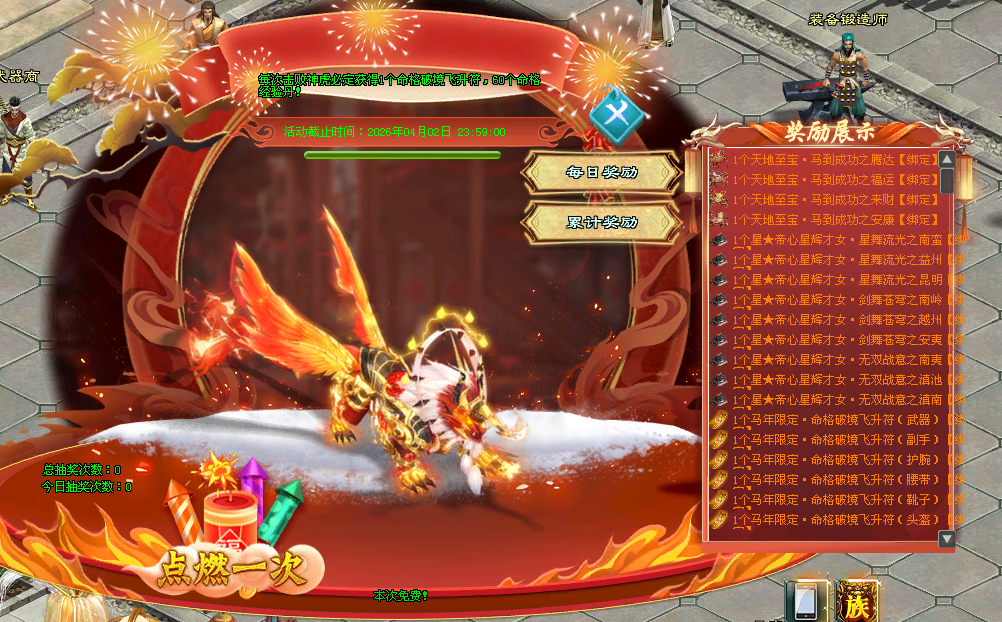The height and width of the screenshot is (622, 1002).
Task: Close the event window with the X button
Action: 616,116
